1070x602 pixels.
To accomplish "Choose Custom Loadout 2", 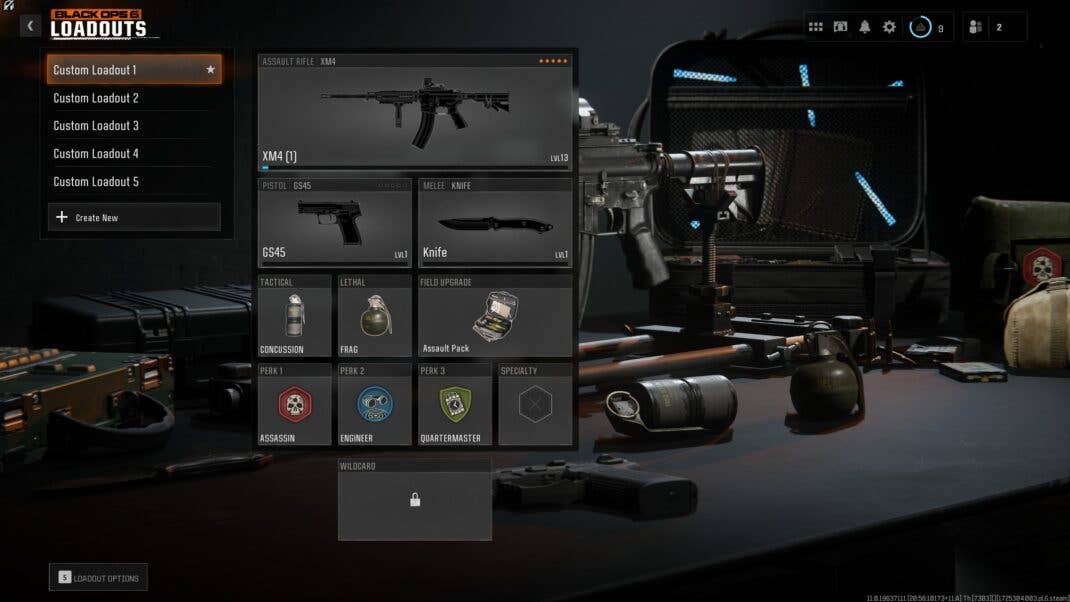I will [x=134, y=98].
